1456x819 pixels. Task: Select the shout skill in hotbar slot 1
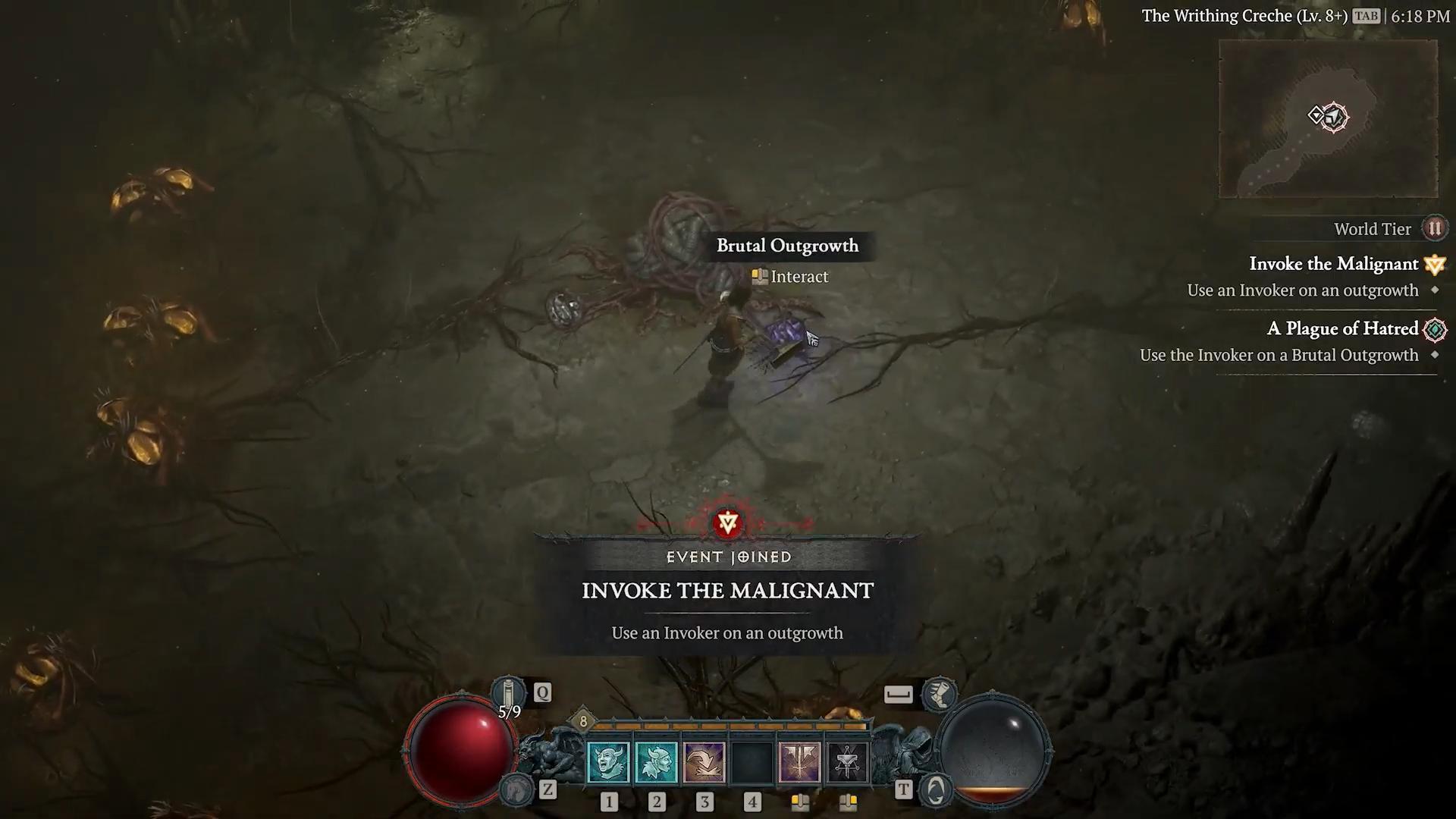coord(609,761)
